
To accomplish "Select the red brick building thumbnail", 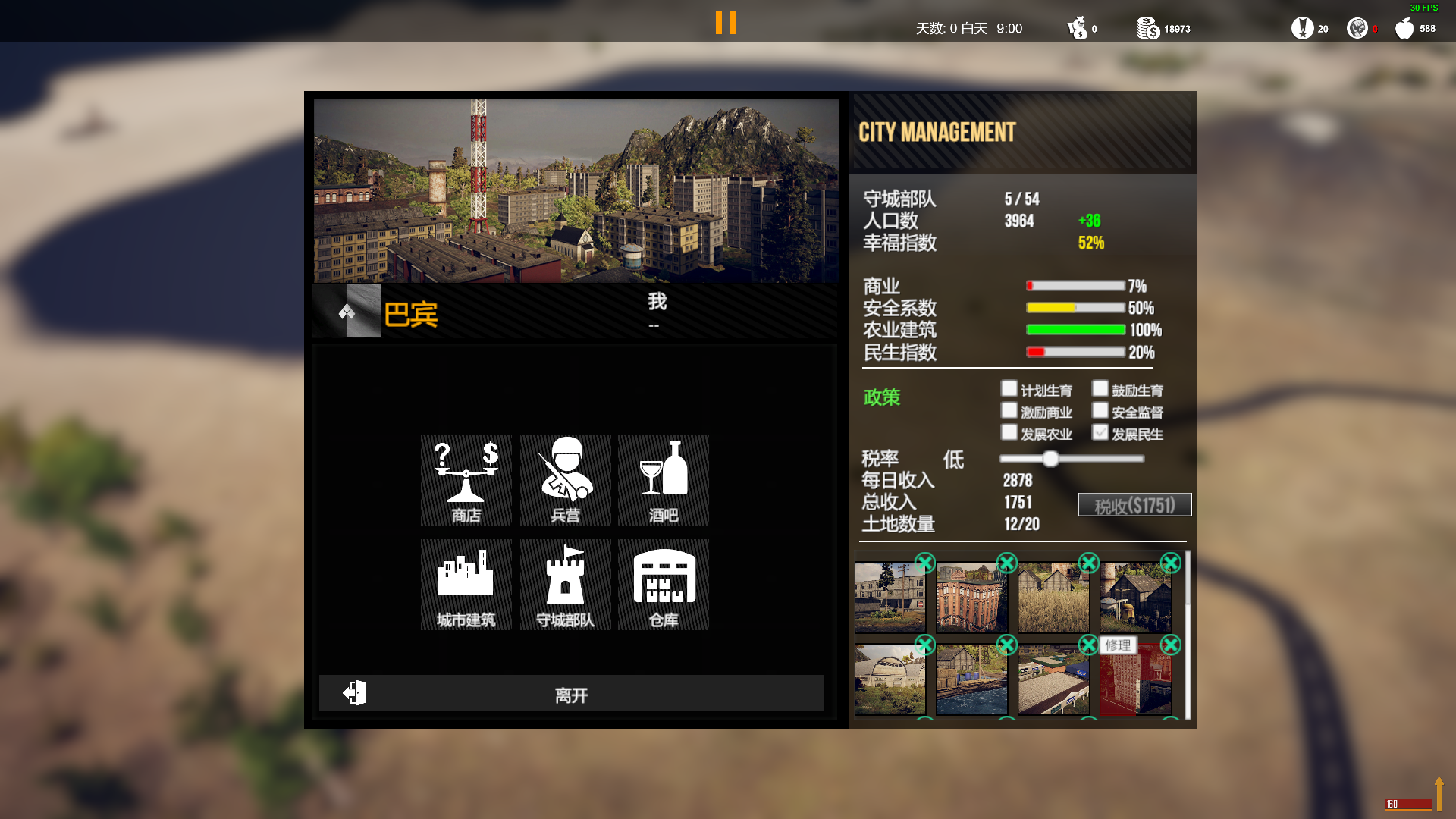I will (x=971, y=598).
